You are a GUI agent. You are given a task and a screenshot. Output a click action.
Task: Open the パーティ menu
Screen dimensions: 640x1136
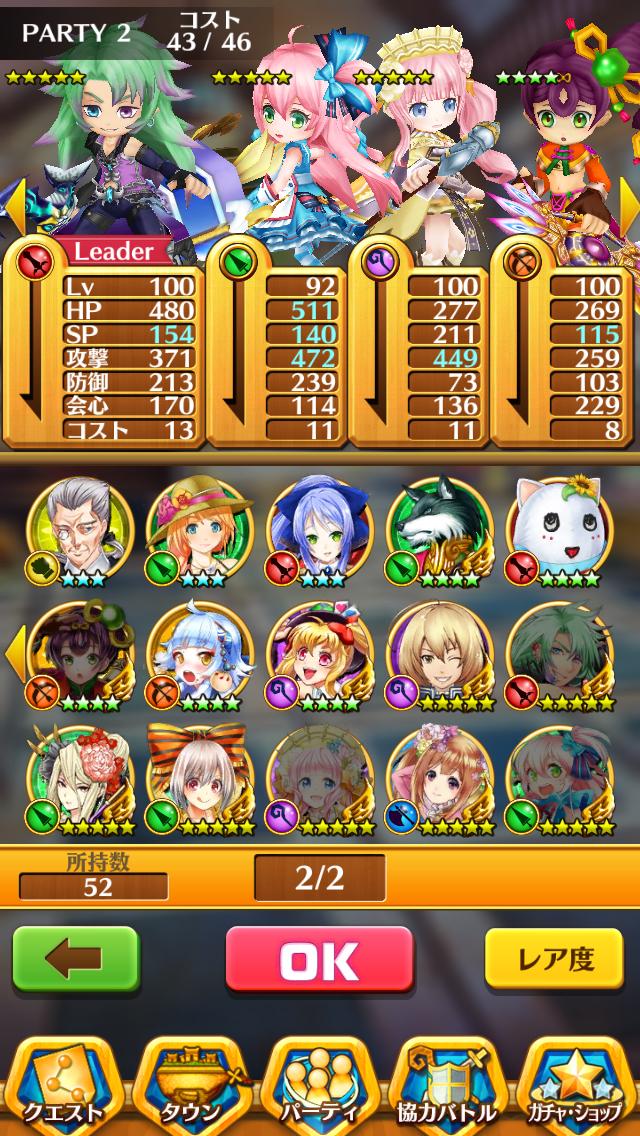(322, 1085)
